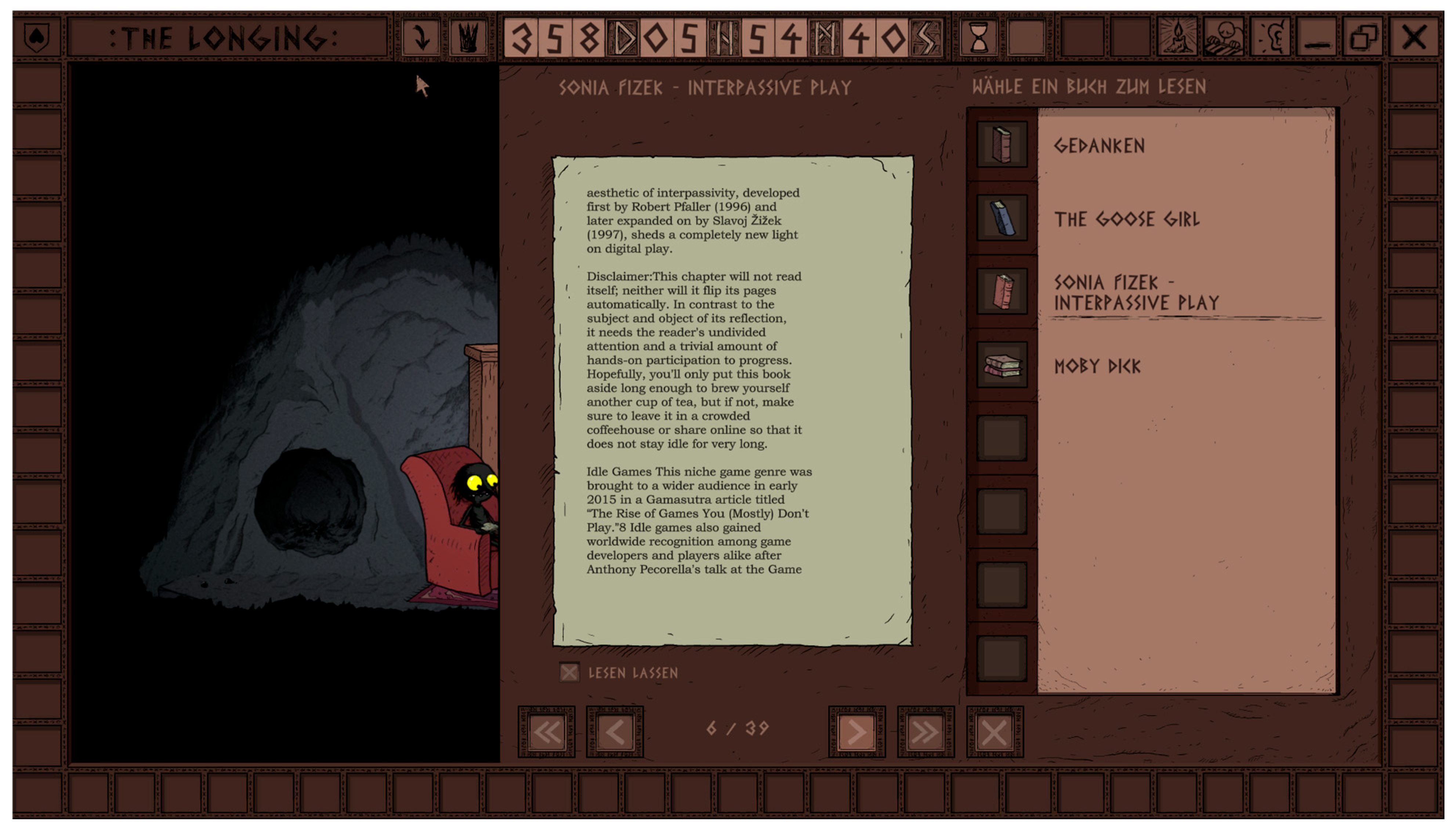The height and width of the screenshot is (833, 1456).
Task: Pick Moby Dick from the book list
Action: click(x=1097, y=366)
